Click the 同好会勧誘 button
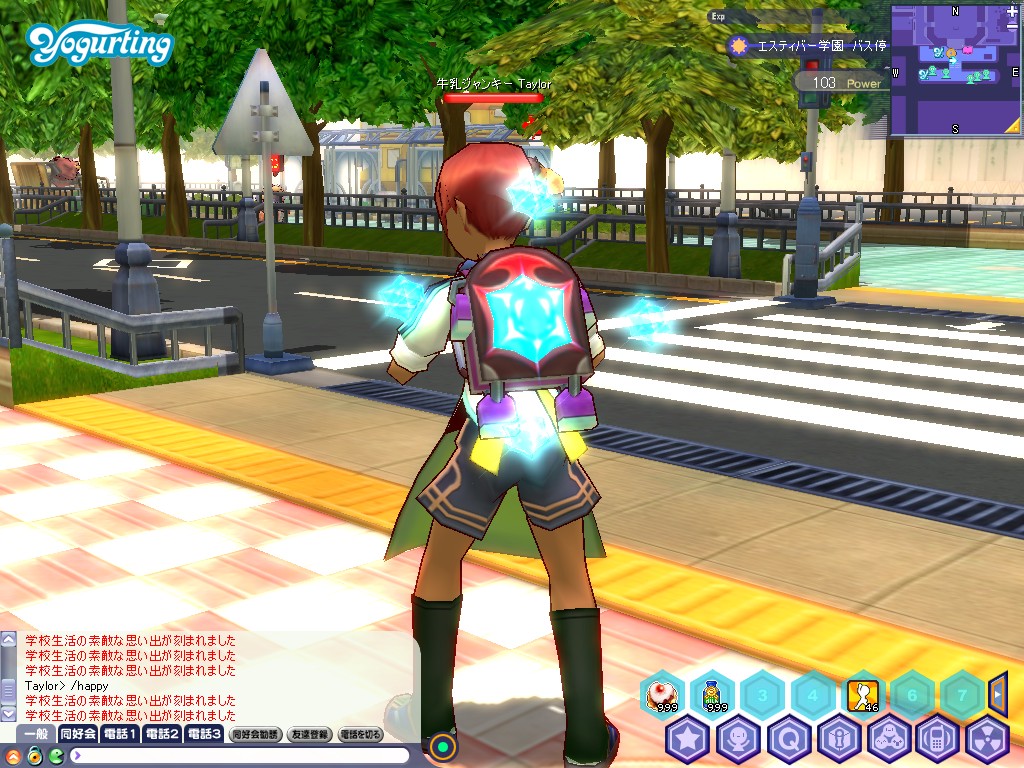 255,734
